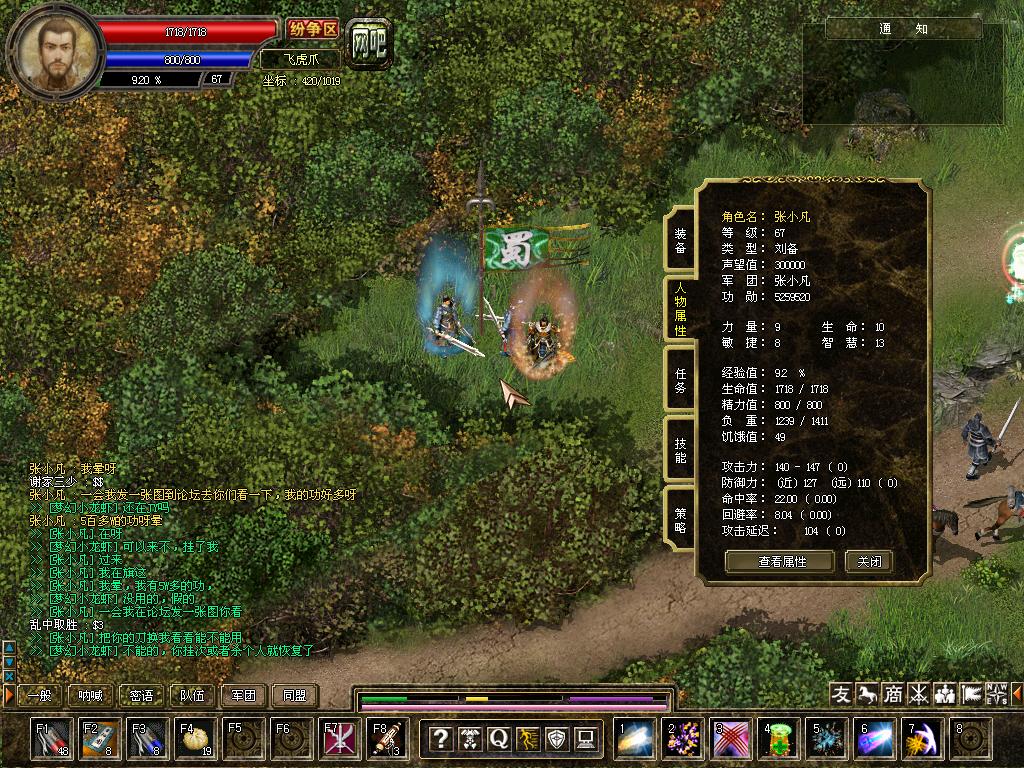Open the 队伍 team chat channel
This screenshot has width=1024, height=768.
pos(193,696)
